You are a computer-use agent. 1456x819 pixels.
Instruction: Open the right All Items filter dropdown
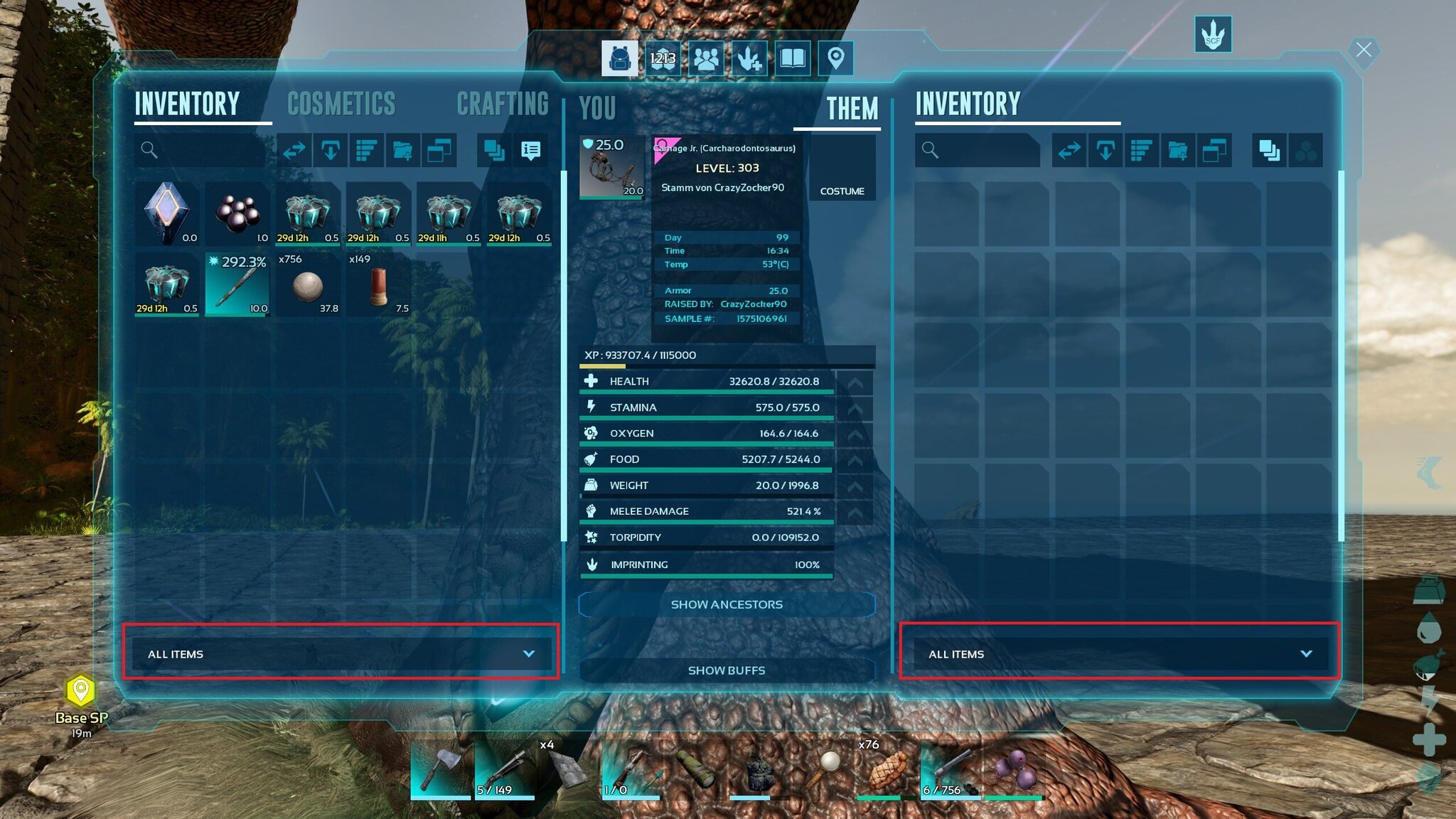click(x=1120, y=654)
